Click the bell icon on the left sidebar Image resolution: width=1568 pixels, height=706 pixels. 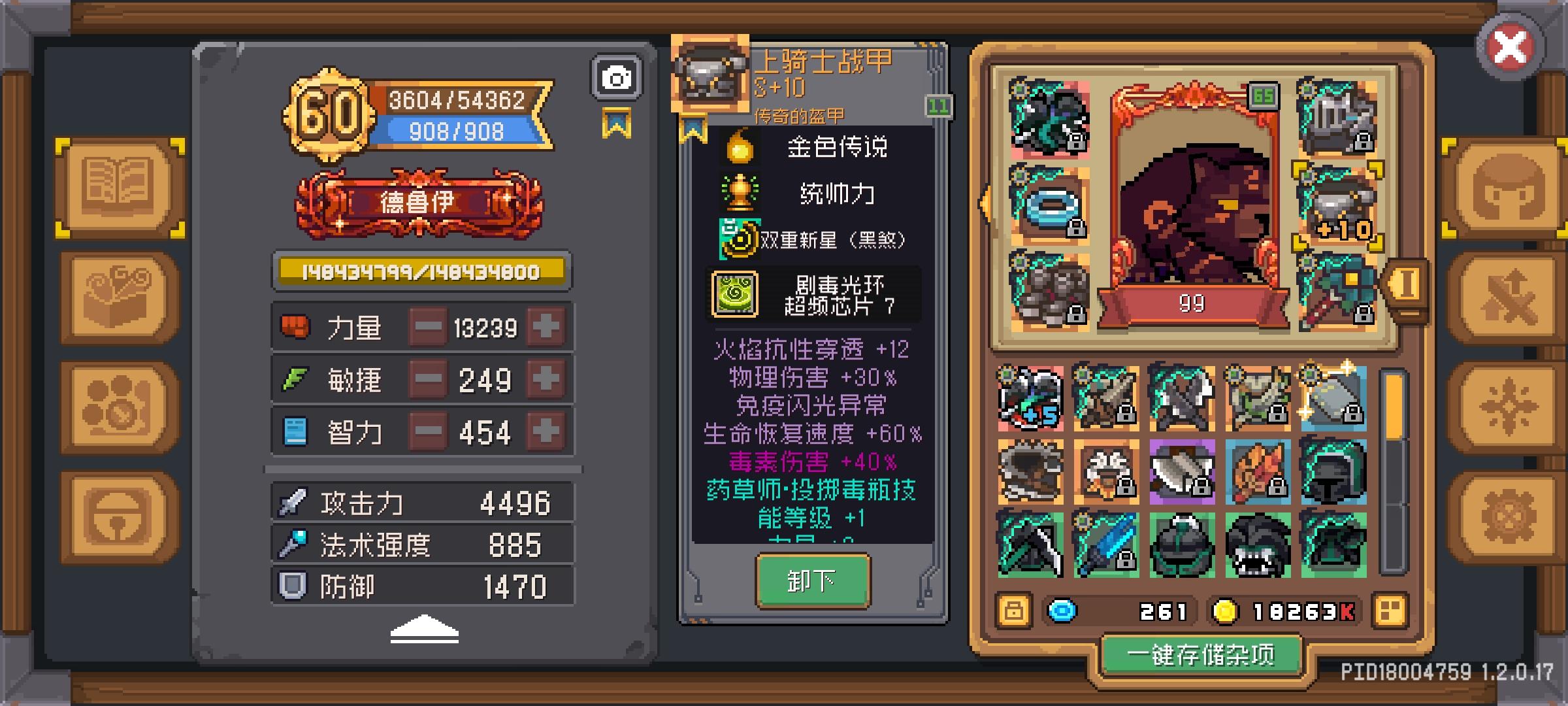[118, 516]
